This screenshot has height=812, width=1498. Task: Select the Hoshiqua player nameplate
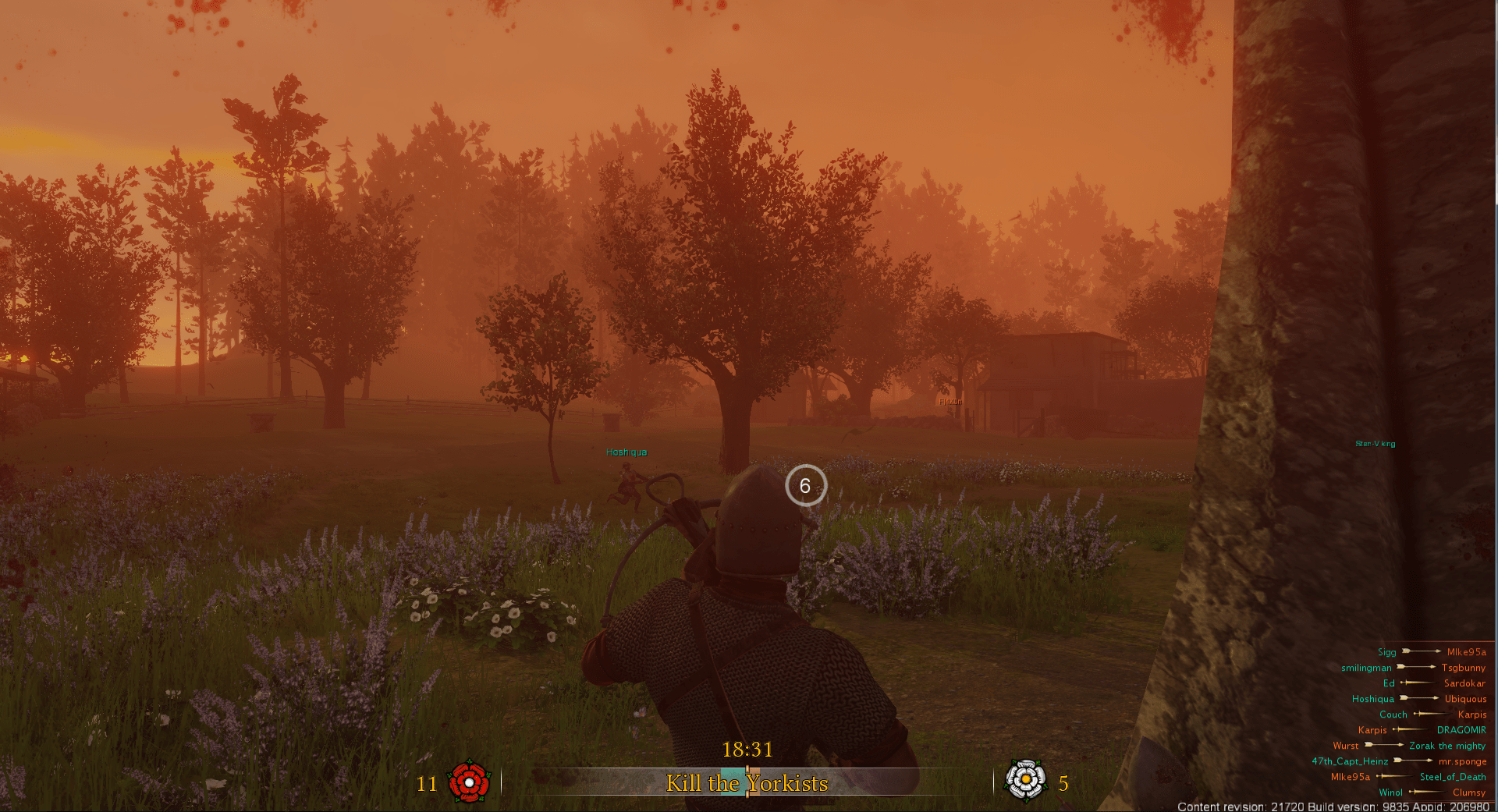point(626,452)
